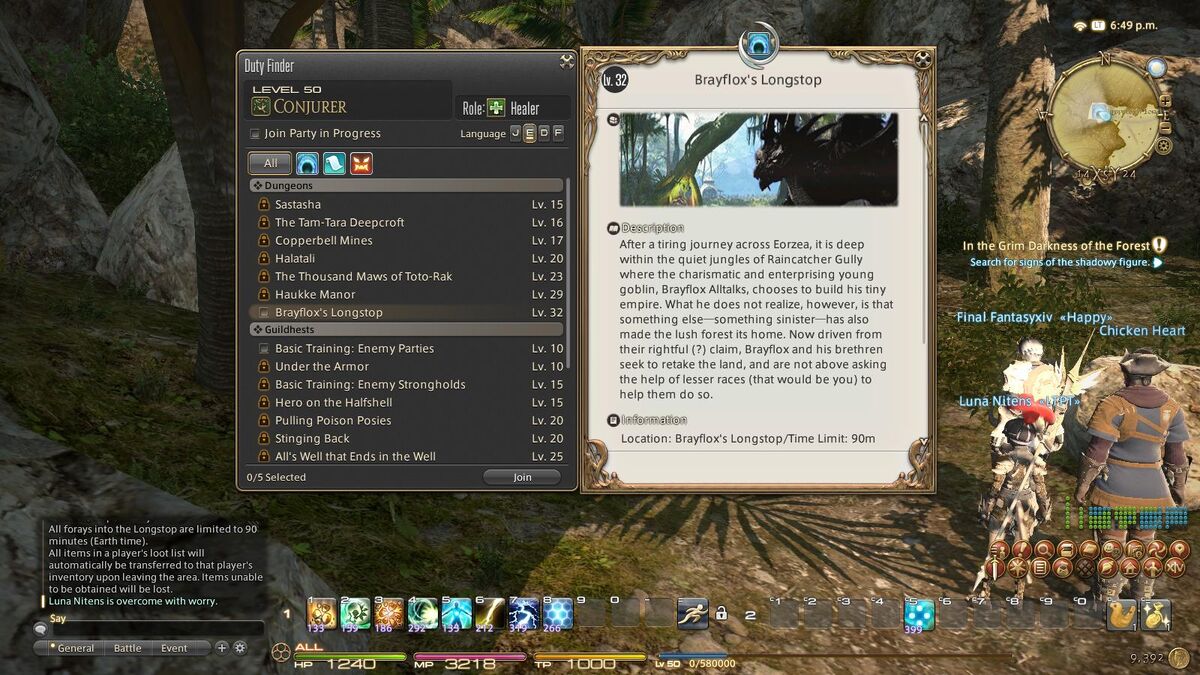Image resolution: width=1200 pixels, height=675 pixels.
Task: Filter by the red angry face icon
Action: pyautogui.click(x=361, y=163)
